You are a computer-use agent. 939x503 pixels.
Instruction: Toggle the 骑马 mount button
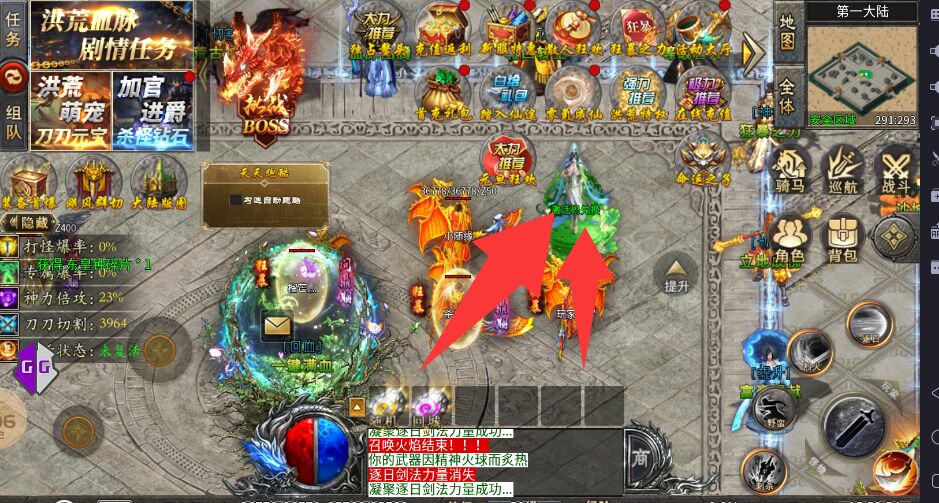pos(790,168)
